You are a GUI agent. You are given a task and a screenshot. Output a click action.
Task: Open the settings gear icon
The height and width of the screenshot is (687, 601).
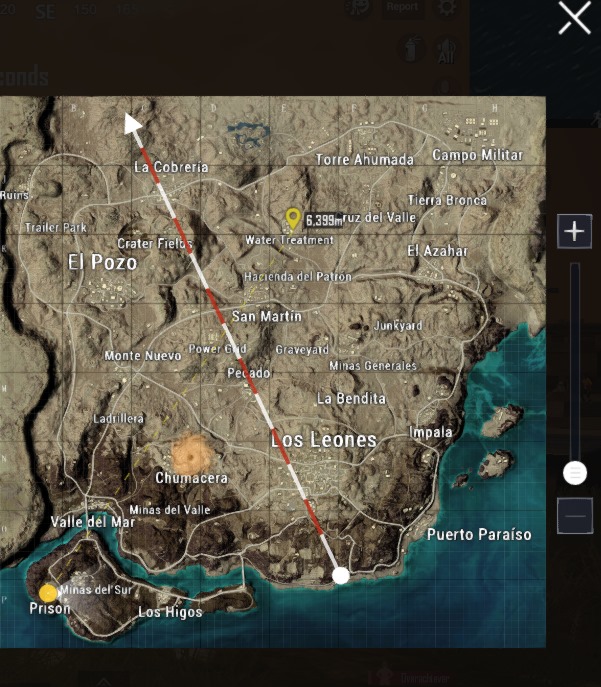point(447,7)
